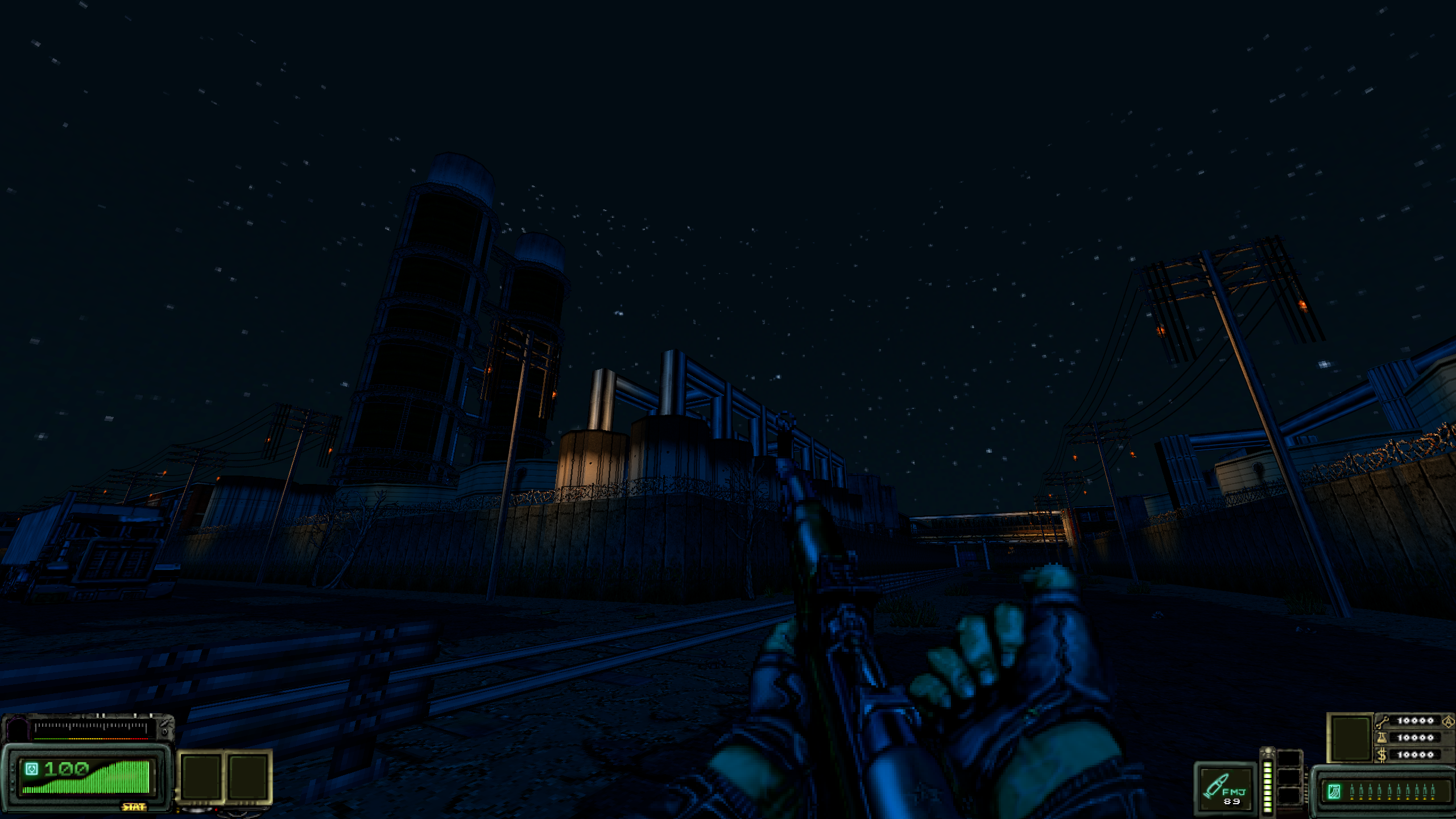Open the large equipment slot above the currency list
The height and width of the screenshot is (819, 1456).
pyautogui.click(x=1350, y=736)
